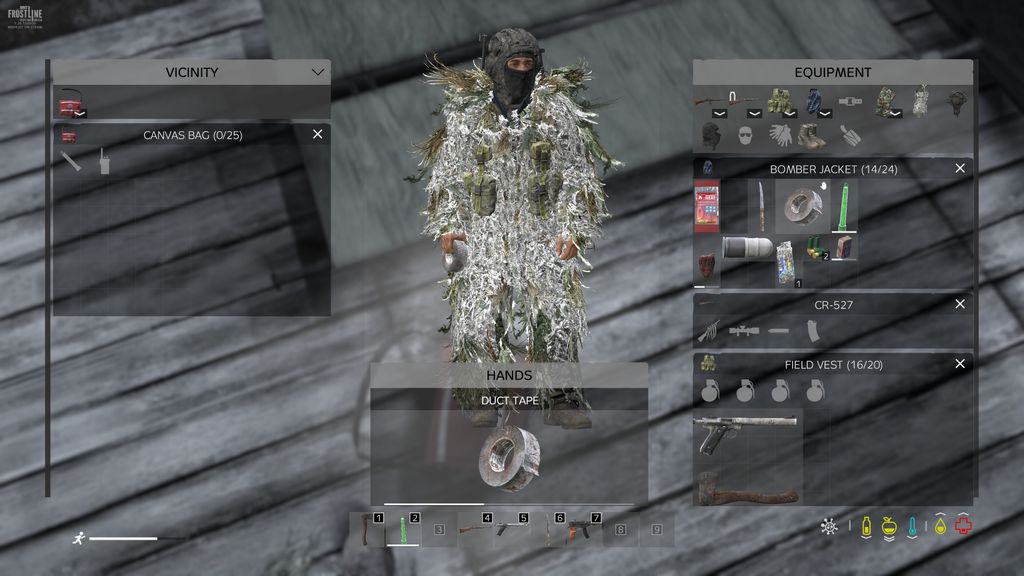Choose the rifle in hotbar slot 4

tap(475, 530)
